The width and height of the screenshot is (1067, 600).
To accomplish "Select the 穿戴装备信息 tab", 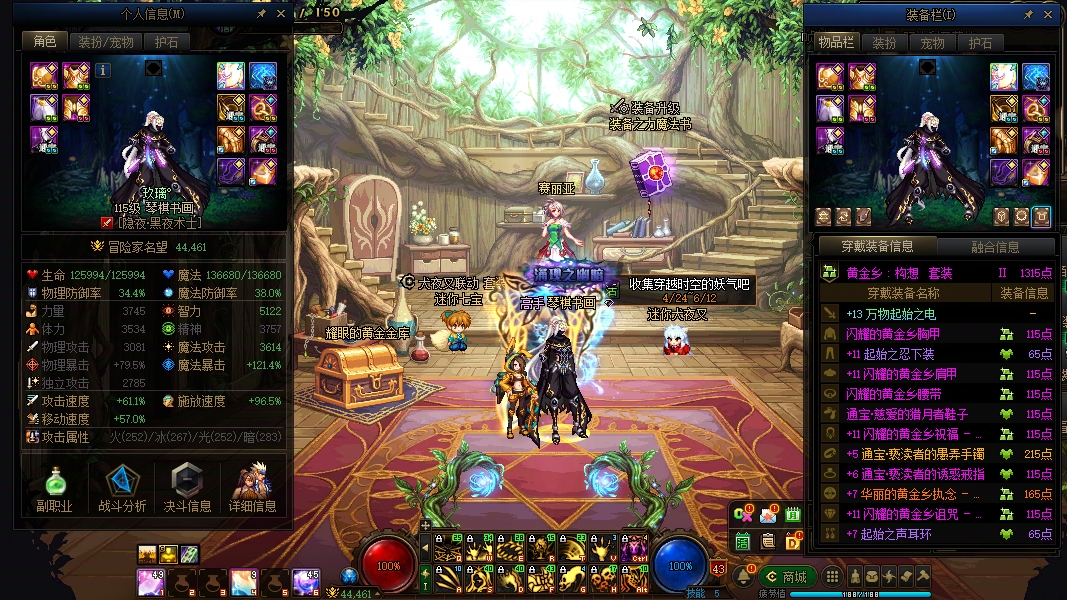I will 876,246.
